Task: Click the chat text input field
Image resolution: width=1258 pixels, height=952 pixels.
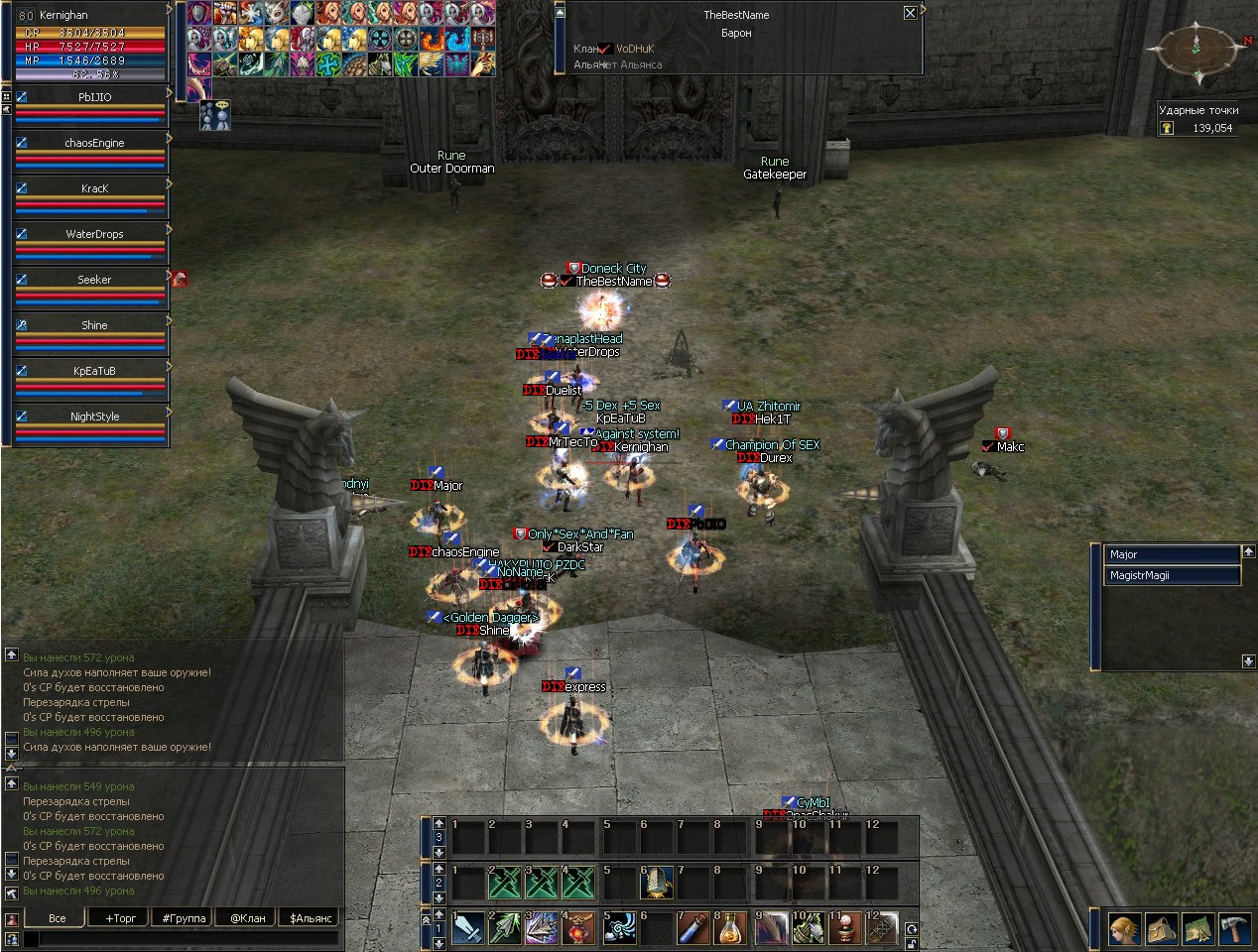Action: pyautogui.click(x=179, y=938)
